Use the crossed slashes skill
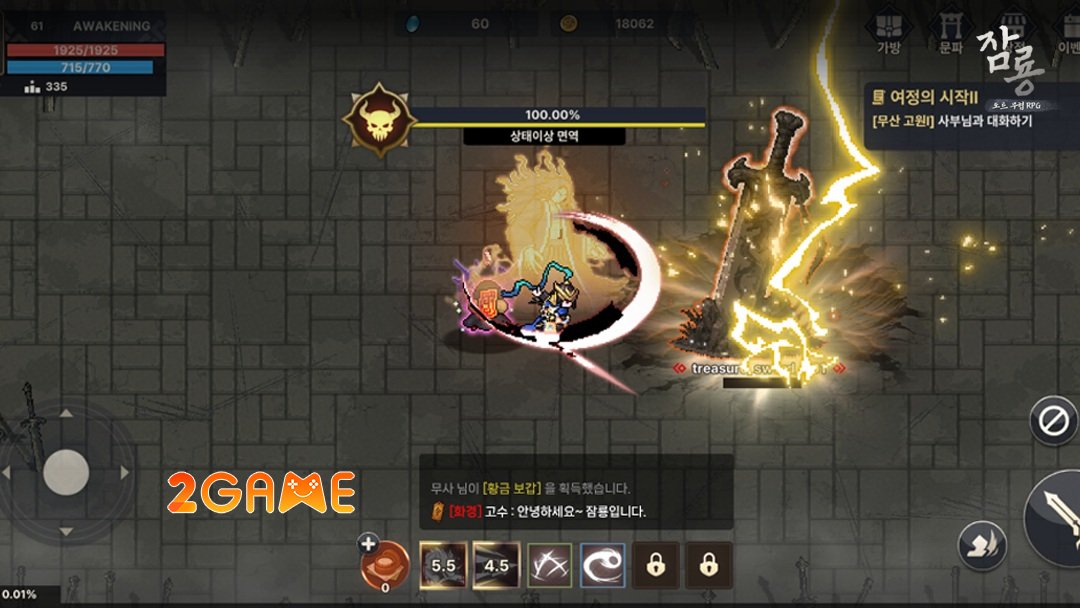 tap(549, 566)
